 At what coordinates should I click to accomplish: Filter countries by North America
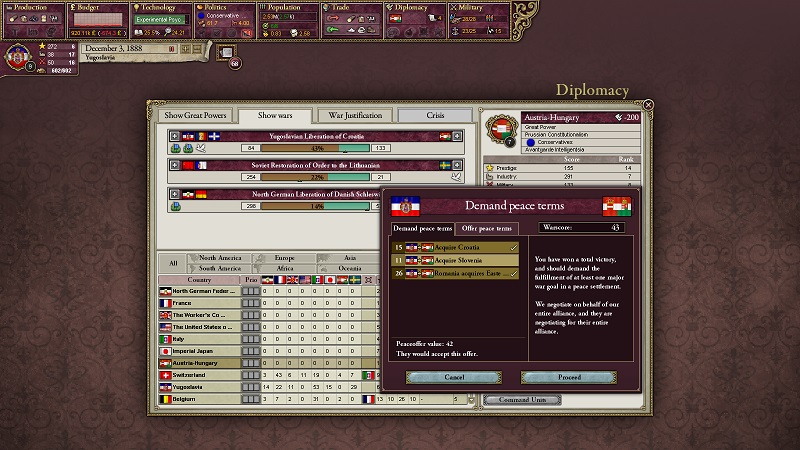coord(220,258)
